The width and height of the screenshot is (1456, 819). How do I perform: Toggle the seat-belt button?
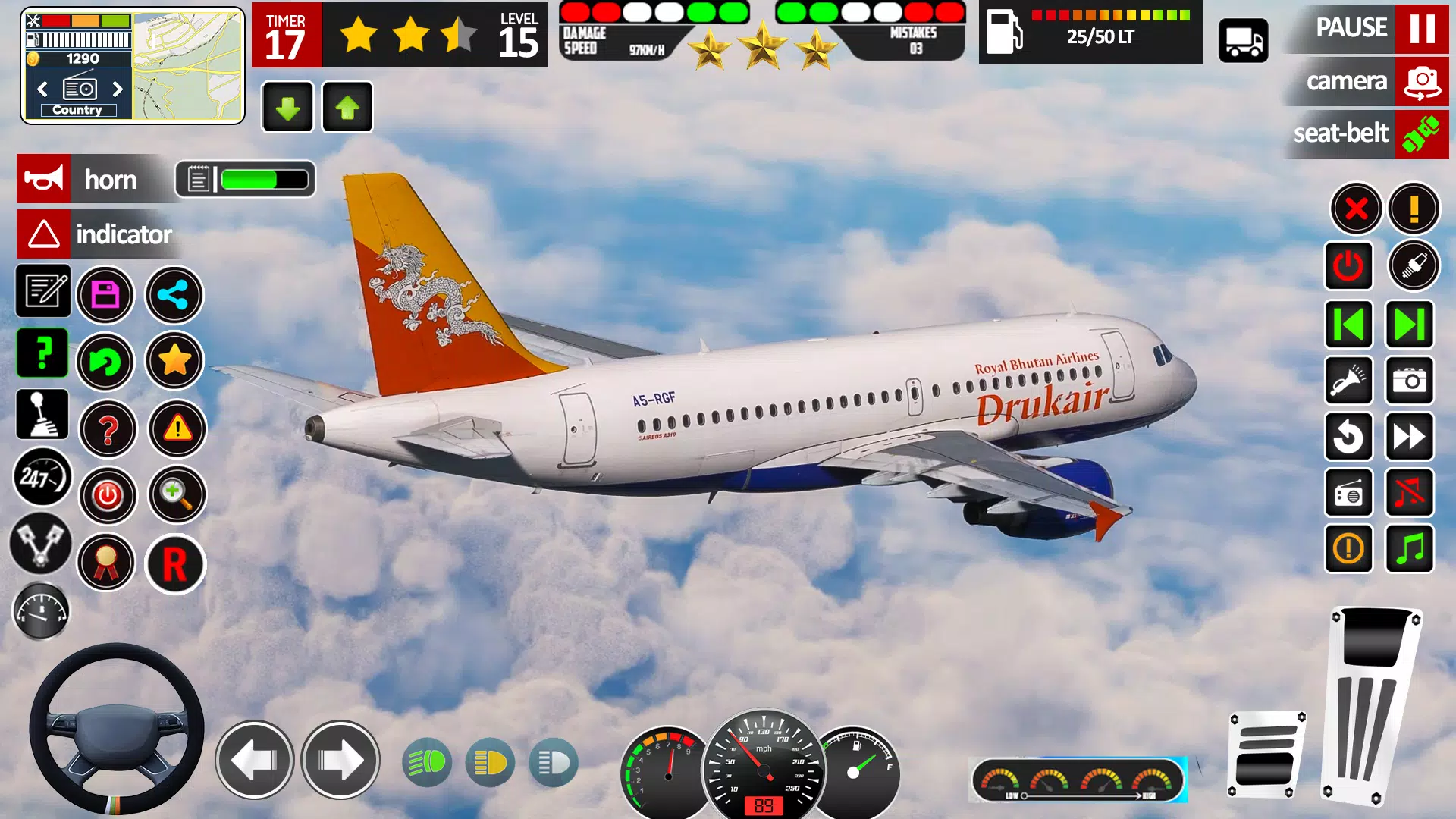pyautogui.click(x=1421, y=134)
